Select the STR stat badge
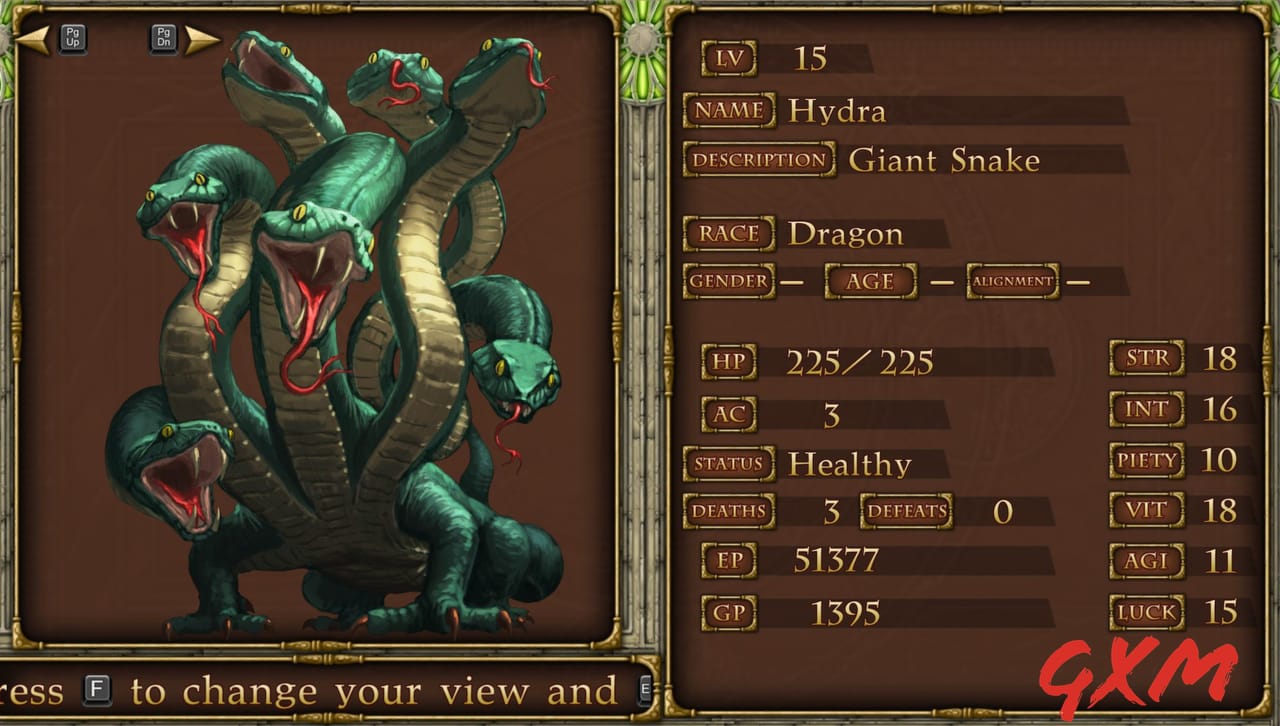The width and height of the screenshot is (1280, 726). coord(1146,357)
